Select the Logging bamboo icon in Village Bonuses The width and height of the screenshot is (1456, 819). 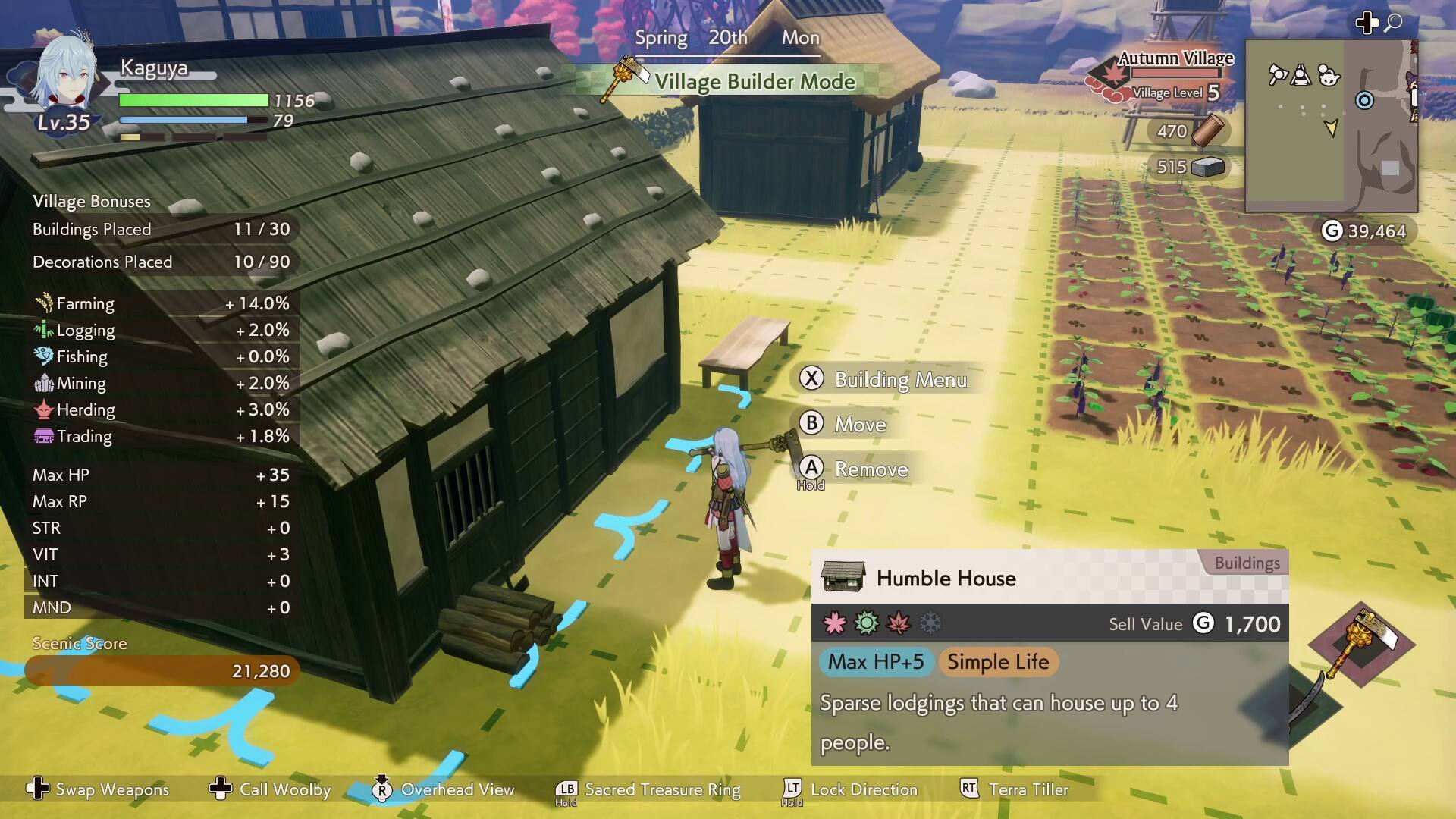click(x=43, y=328)
